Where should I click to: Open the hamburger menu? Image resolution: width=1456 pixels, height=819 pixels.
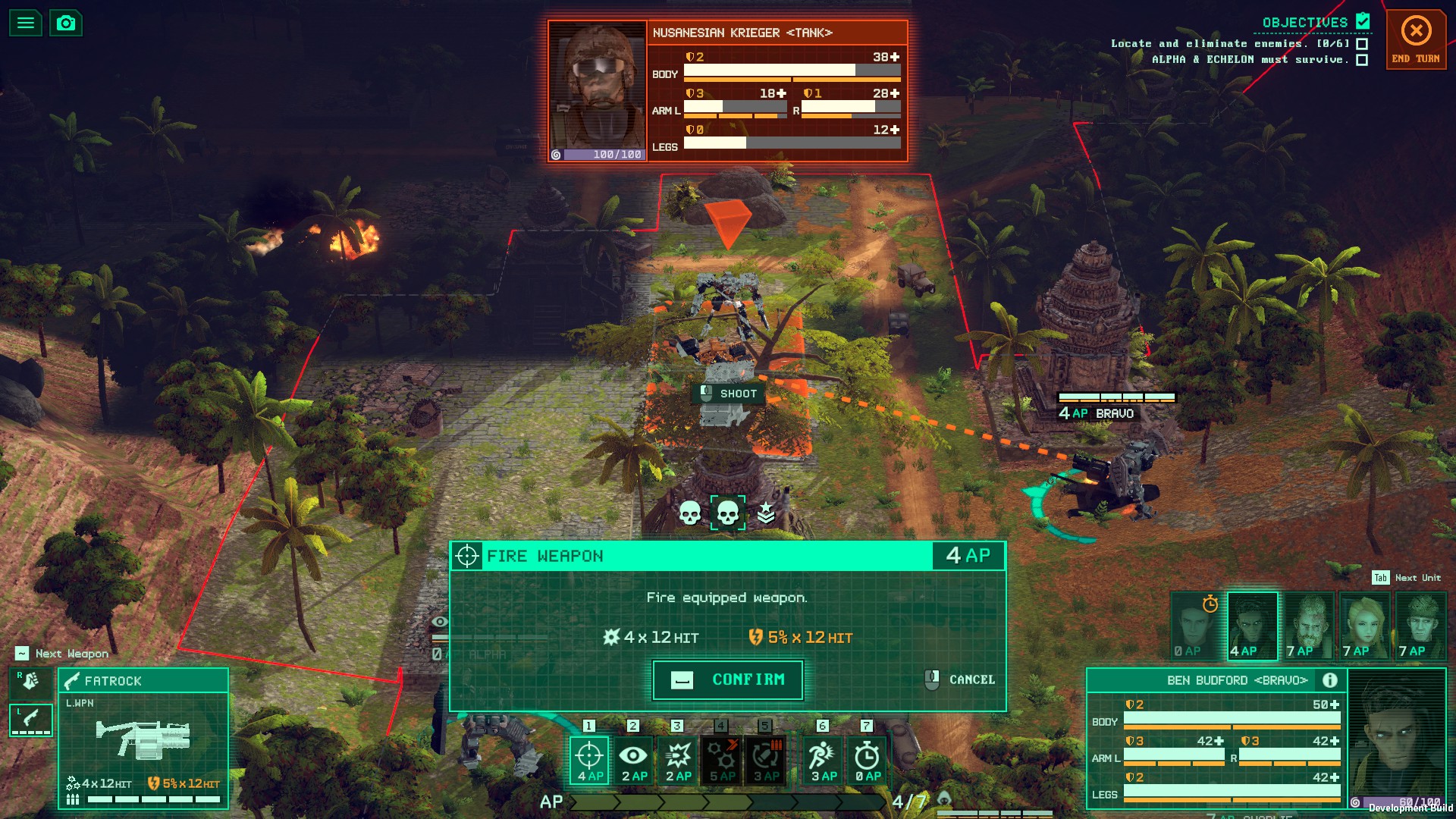coord(25,23)
